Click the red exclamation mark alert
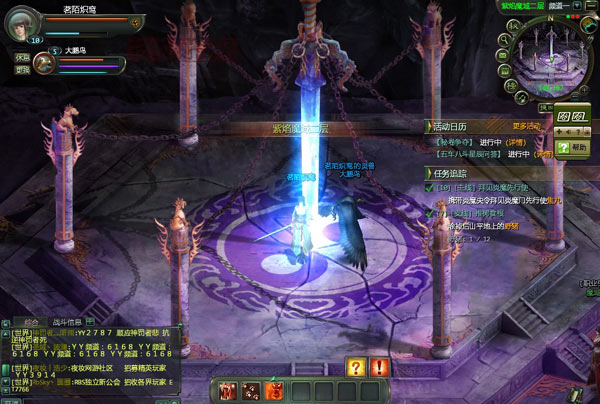Viewport: 600px width, 404px height. coord(379,367)
